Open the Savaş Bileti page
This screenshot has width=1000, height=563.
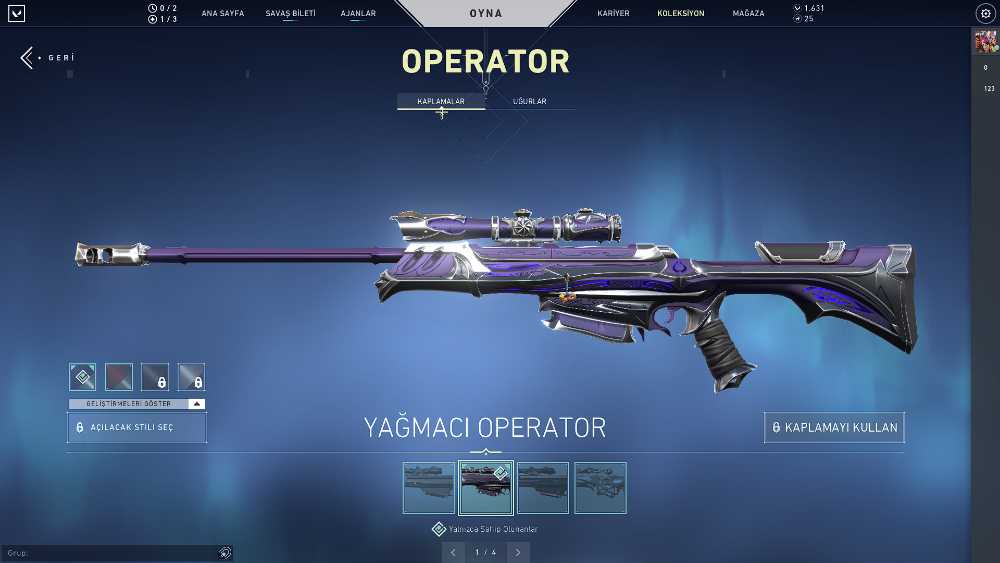[290, 14]
